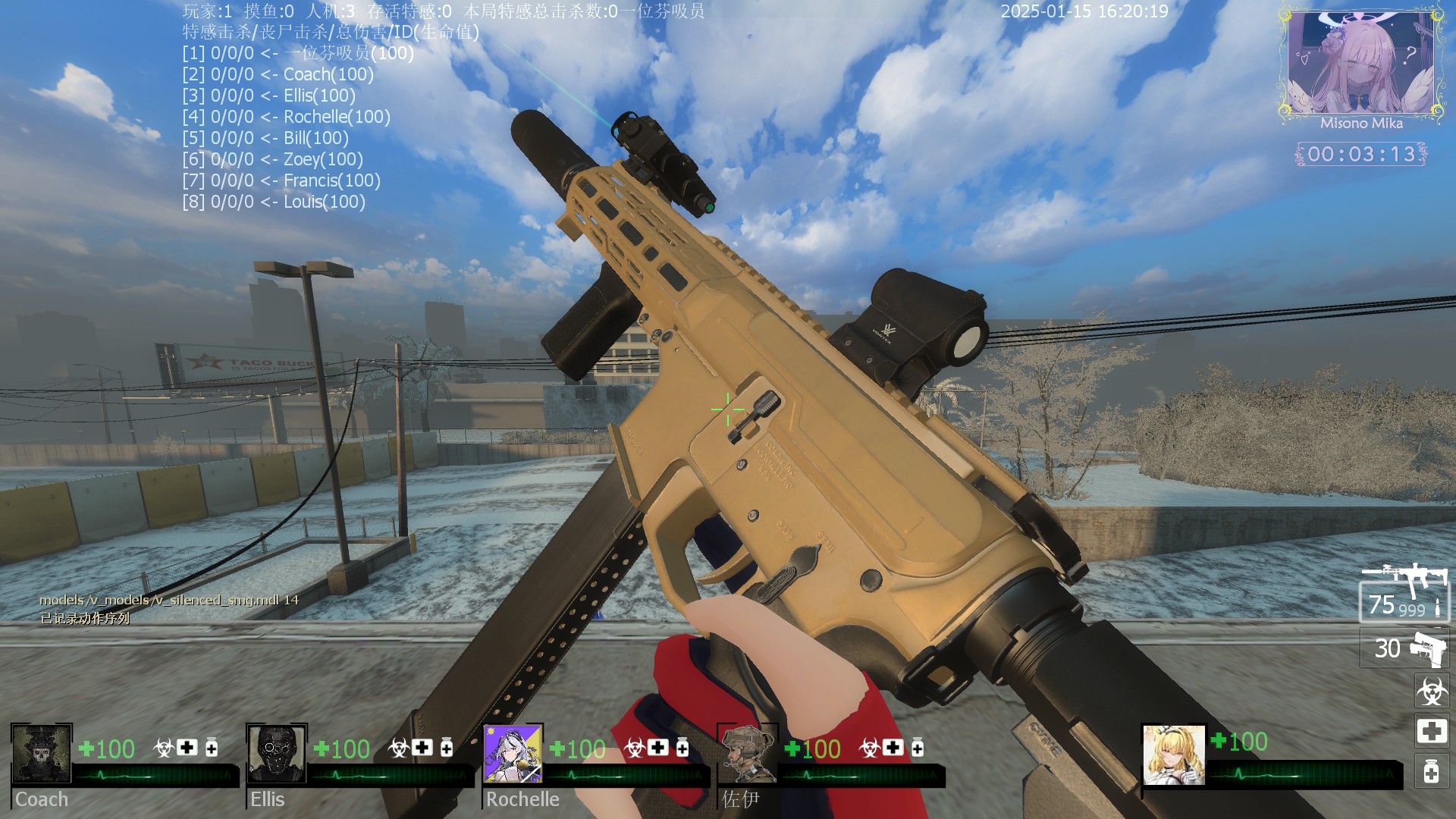
Task: Click Coach's first aid kit icon
Action: click(187, 748)
